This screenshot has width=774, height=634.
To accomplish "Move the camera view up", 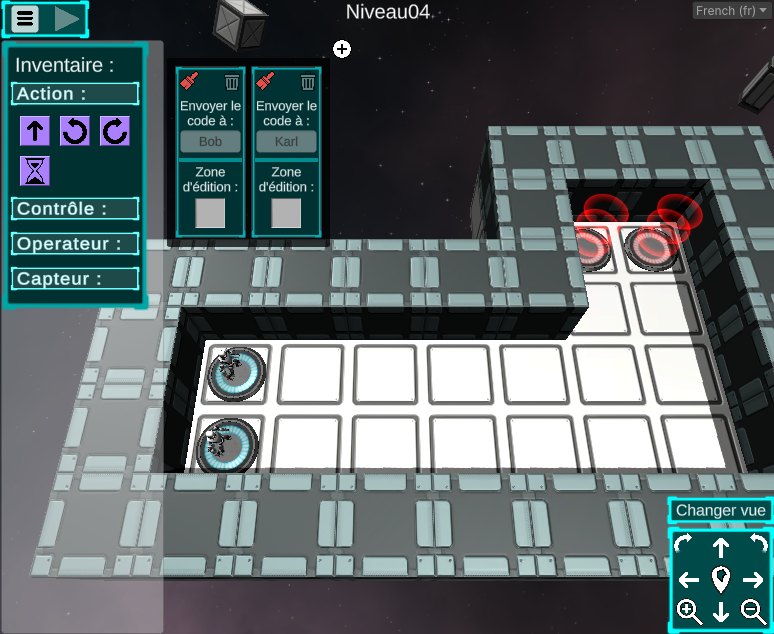I will coord(721,547).
